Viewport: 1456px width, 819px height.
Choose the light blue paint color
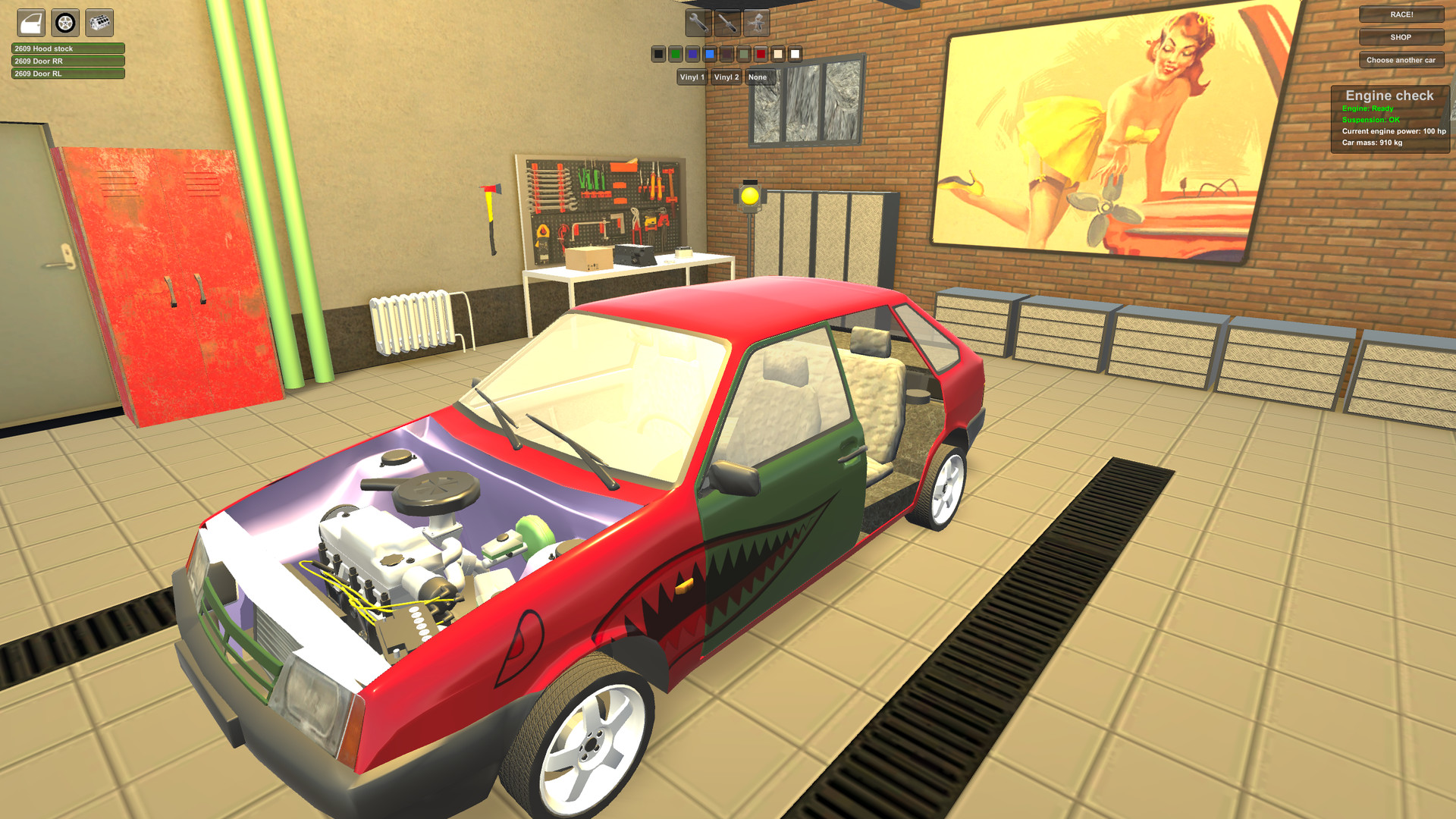point(708,54)
